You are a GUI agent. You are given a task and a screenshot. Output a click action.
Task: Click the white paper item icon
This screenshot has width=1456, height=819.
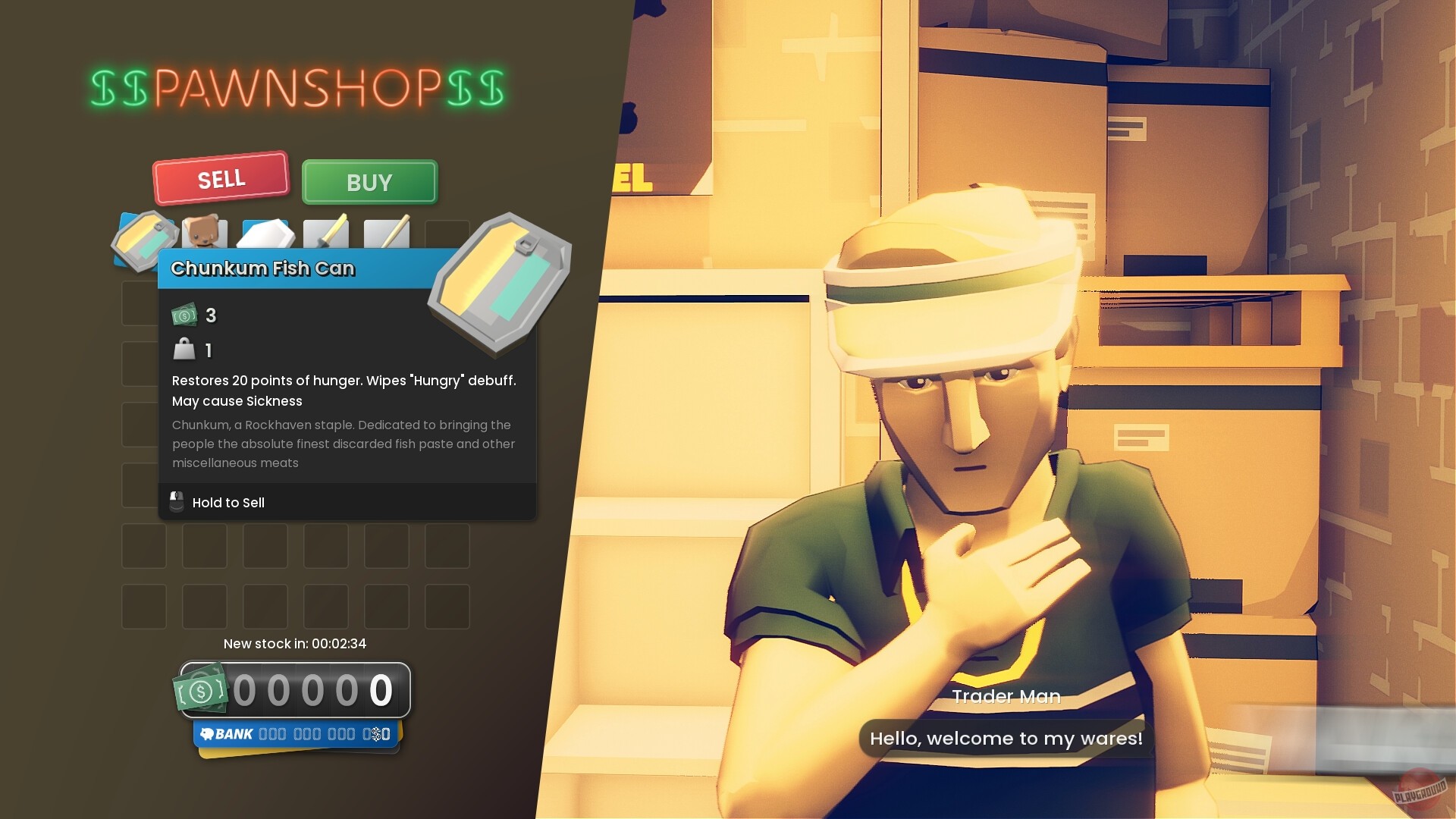click(265, 234)
